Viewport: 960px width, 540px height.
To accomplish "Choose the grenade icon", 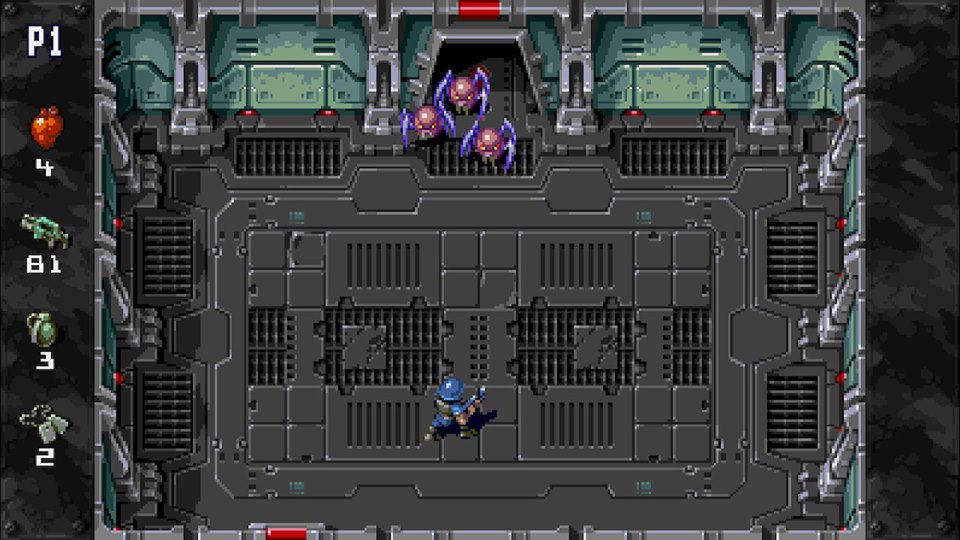I will click(44, 329).
